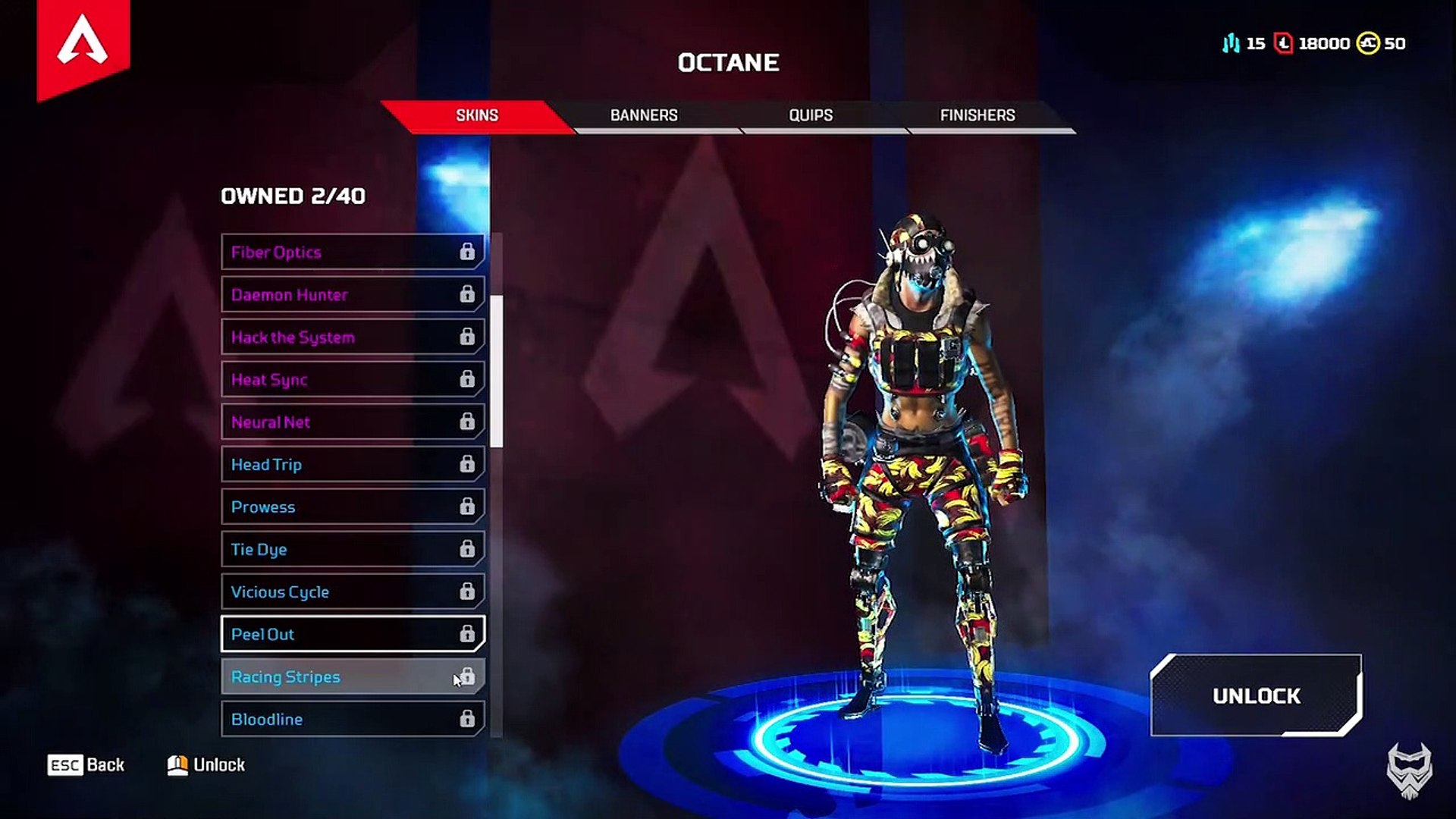Preview the Prowess skin
The width and height of the screenshot is (1456, 819).
[353, 507]
